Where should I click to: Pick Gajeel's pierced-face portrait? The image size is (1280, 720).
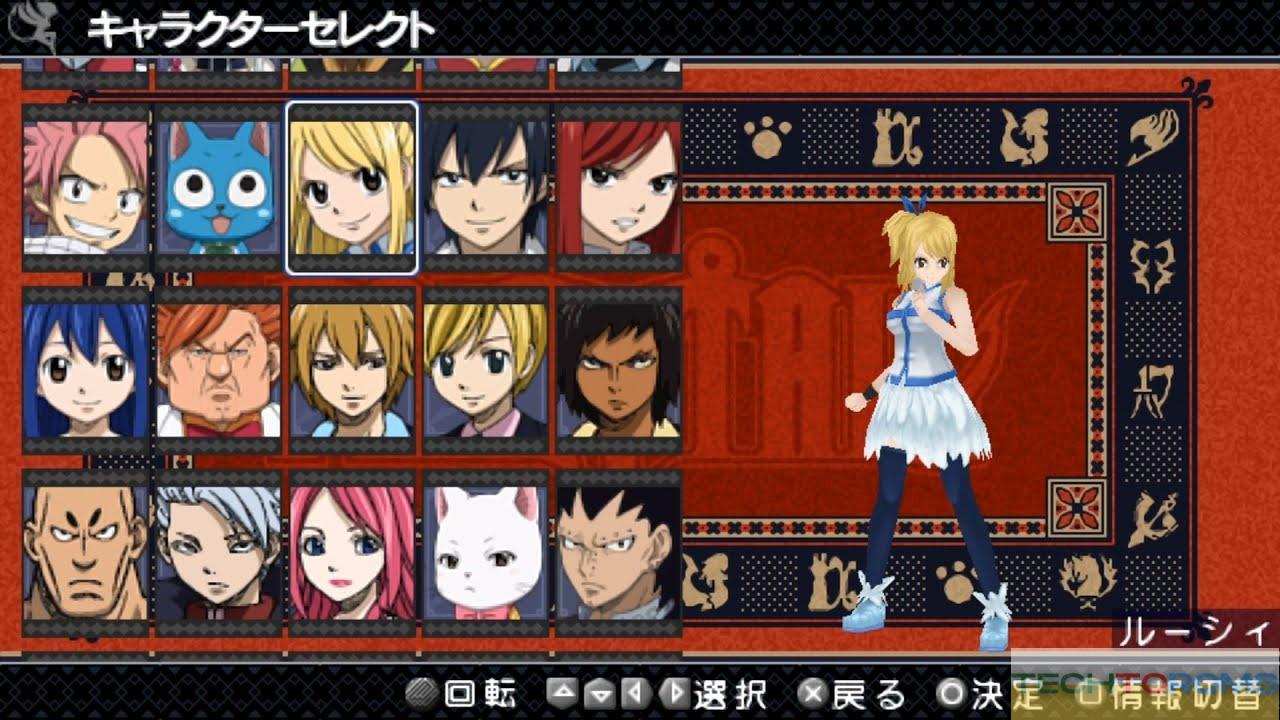click(x=618, y=553)
